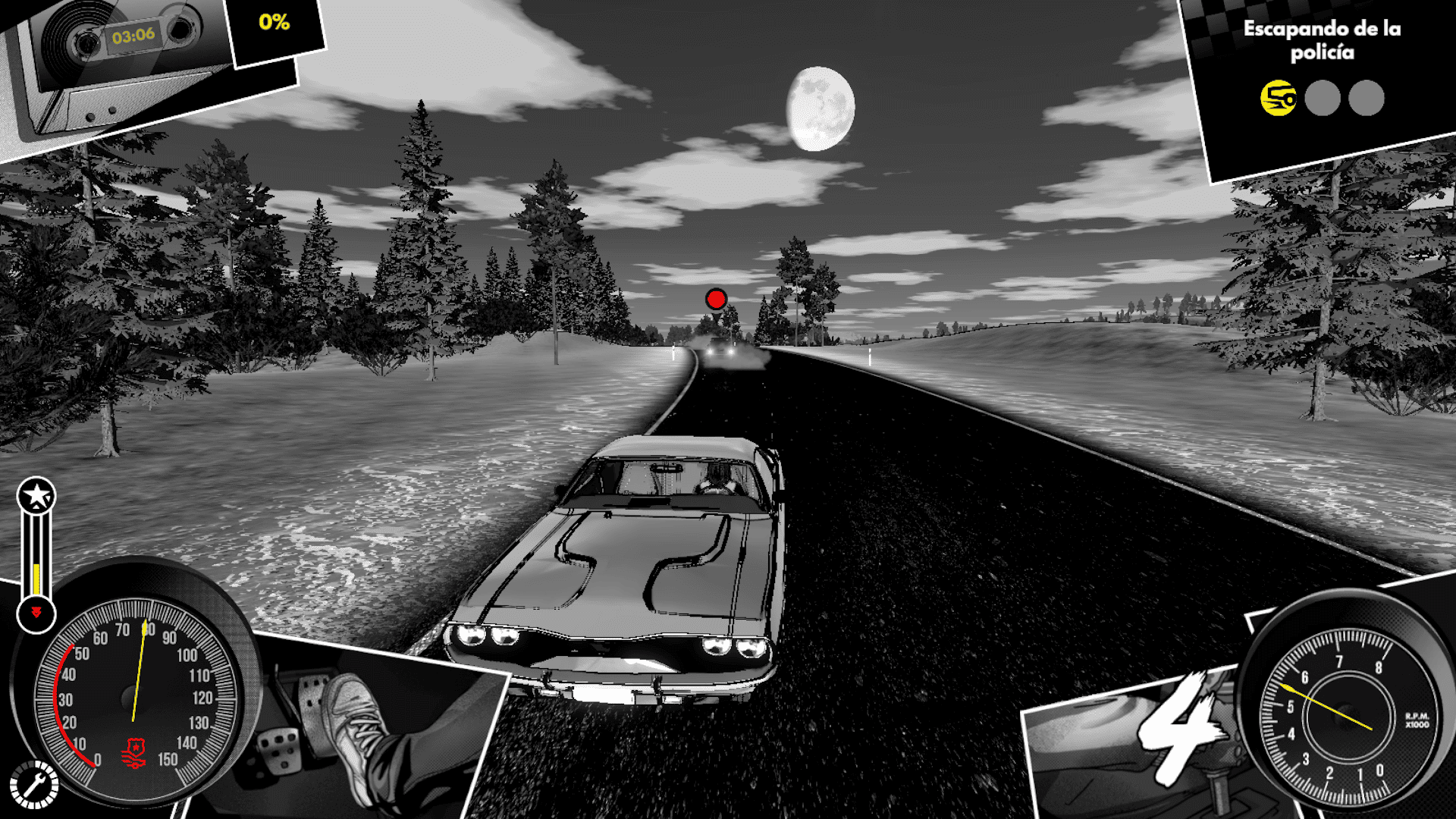Click the wrench repair icon
The height and width of the screenshot is (819, 1456).
(33, 784)
